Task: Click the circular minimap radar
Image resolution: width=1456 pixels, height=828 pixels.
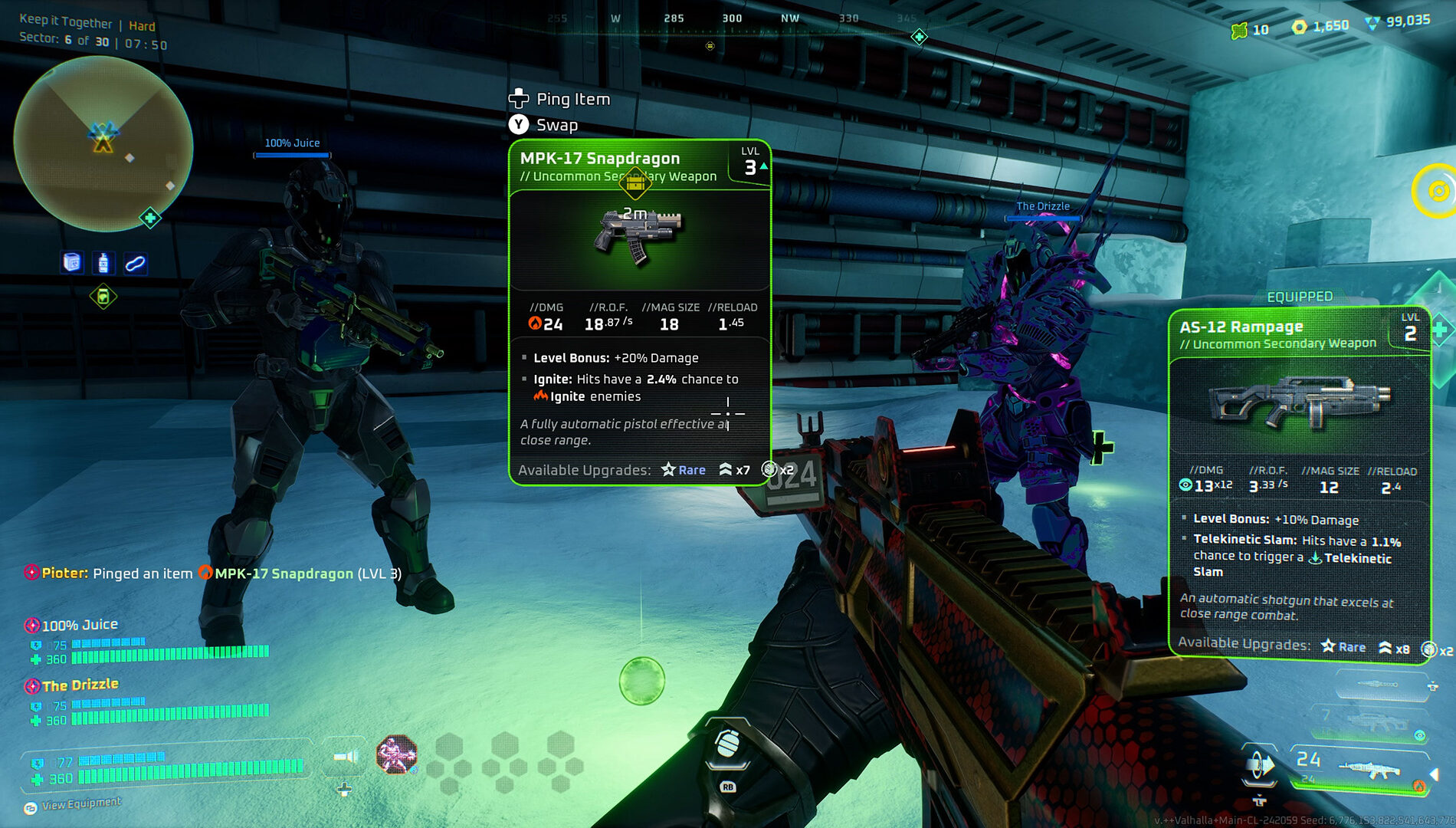Action: pos(103,144)
